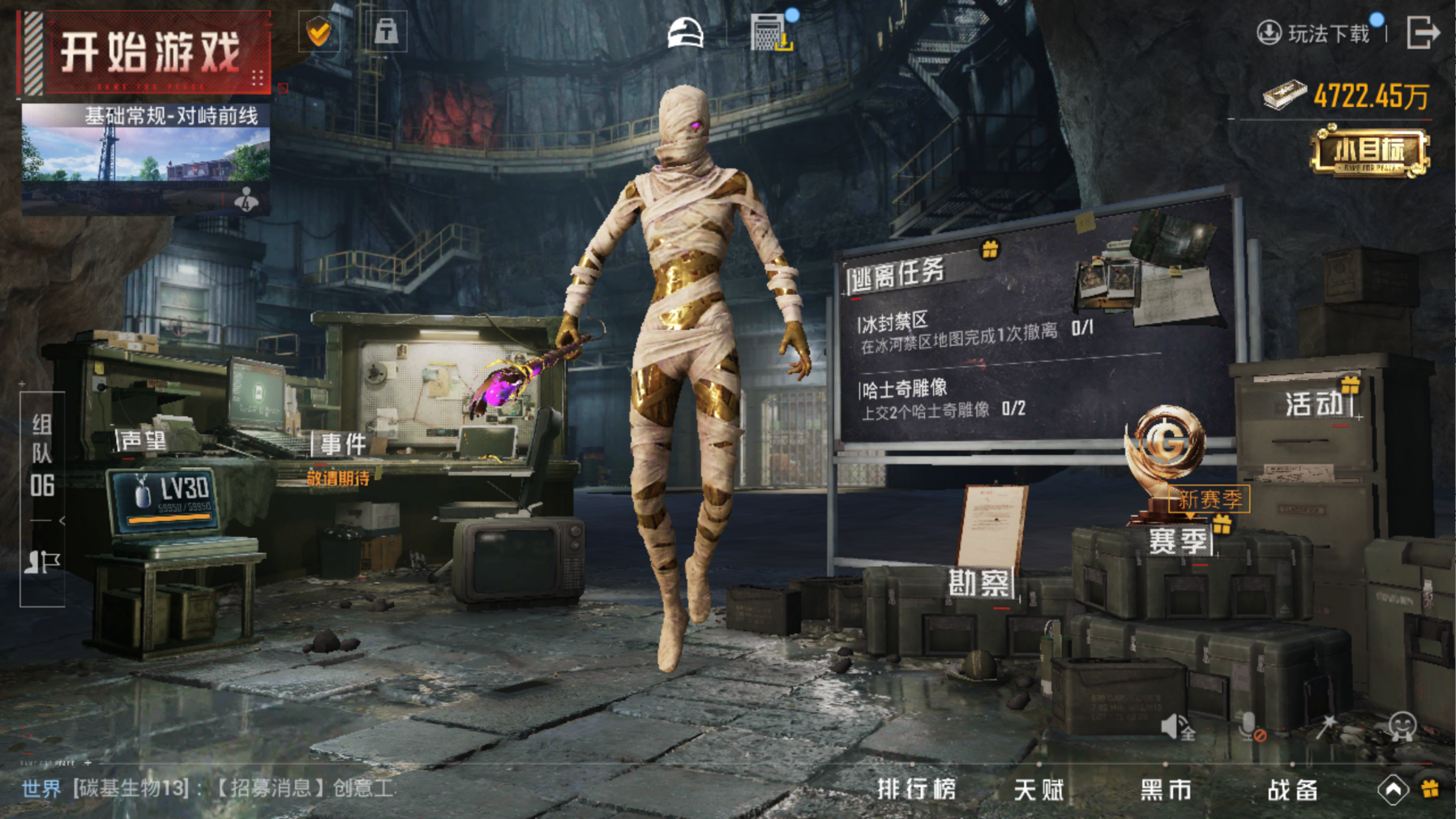This screenshot has width=1456, height=819.
Task: Open the 天赋 talent screen
Action: point(1038,789)
